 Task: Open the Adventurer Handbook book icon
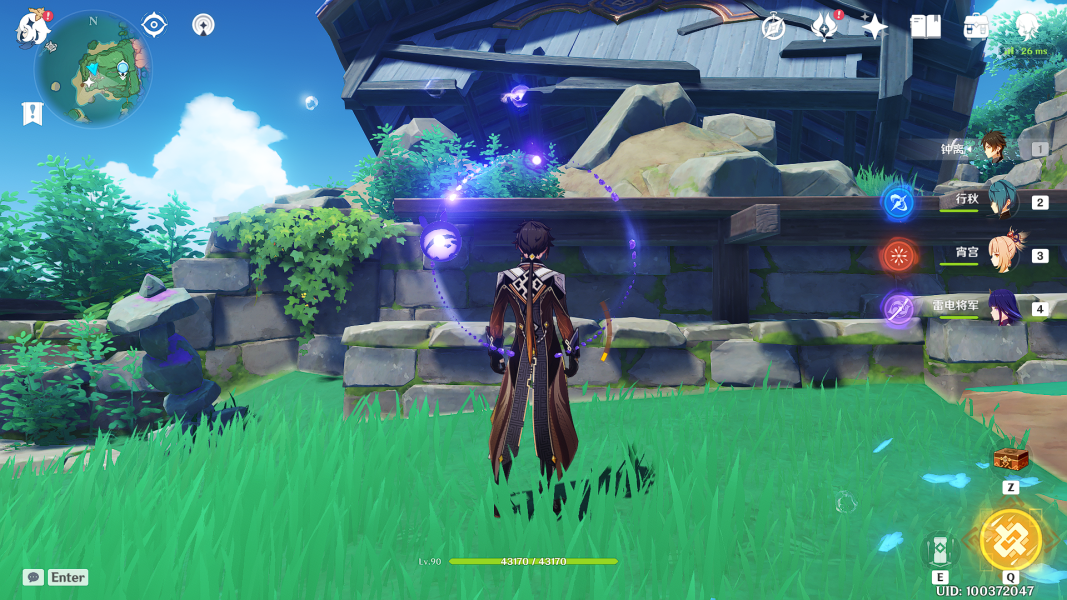[925, 27]
